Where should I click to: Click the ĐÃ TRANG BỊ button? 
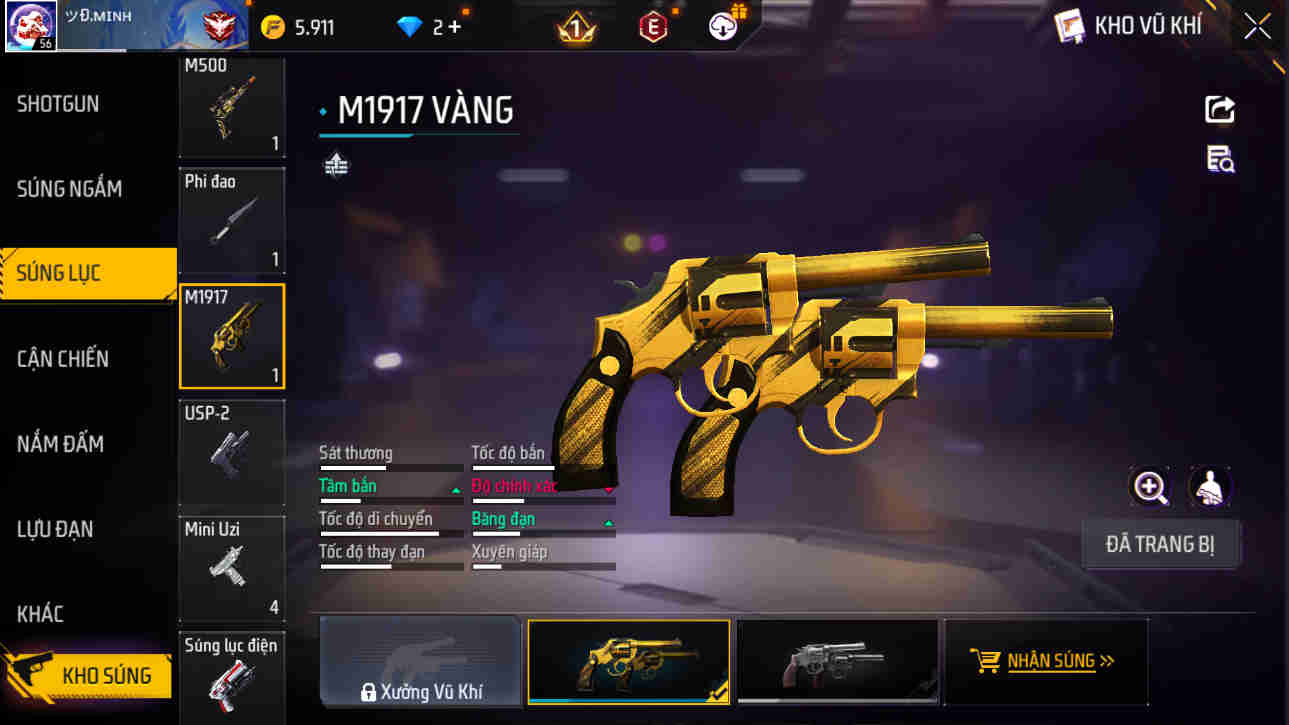(x=1161, y=541)
